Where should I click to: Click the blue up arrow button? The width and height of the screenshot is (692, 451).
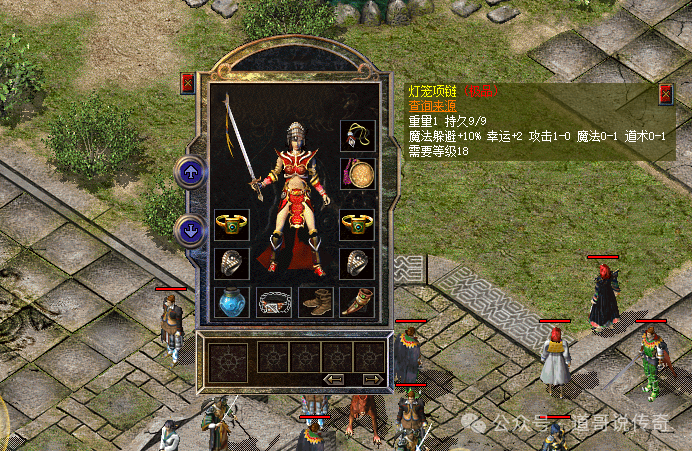pyautogui.click(x=190, y=172)
